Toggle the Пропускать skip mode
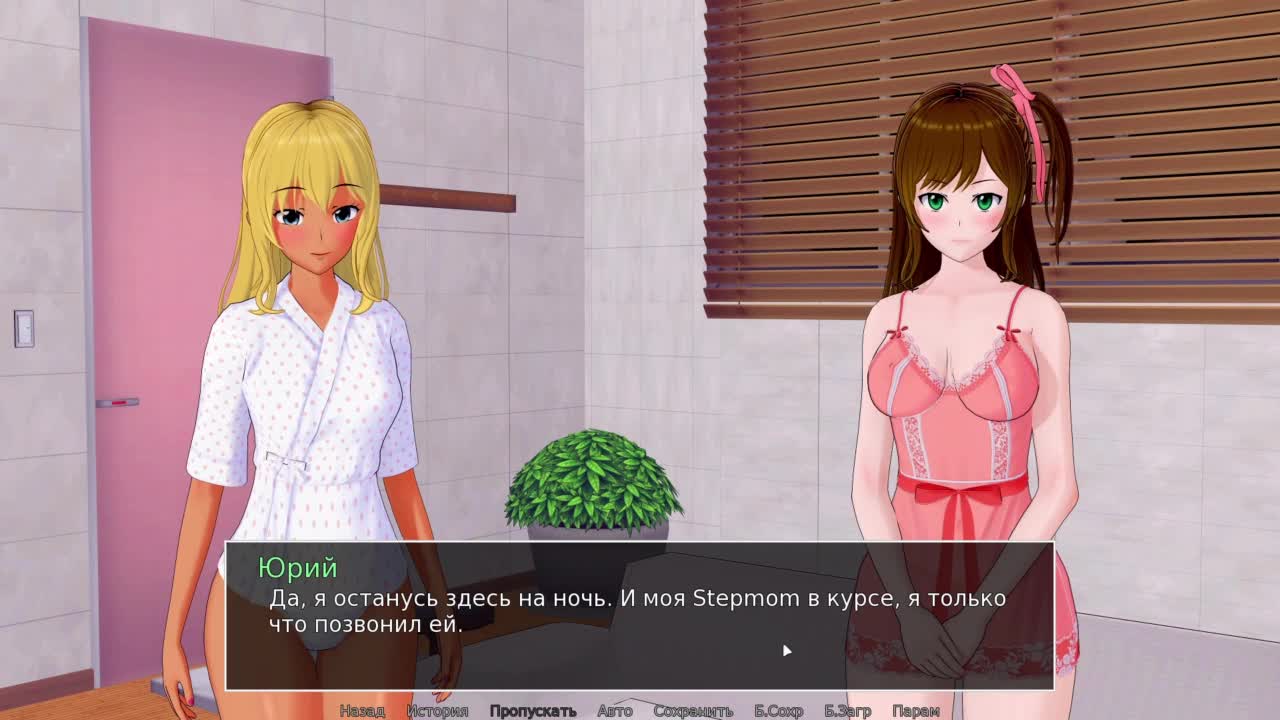Viewport: 1280px width, 720px height. pyautogui.click(x=533, y=711)
